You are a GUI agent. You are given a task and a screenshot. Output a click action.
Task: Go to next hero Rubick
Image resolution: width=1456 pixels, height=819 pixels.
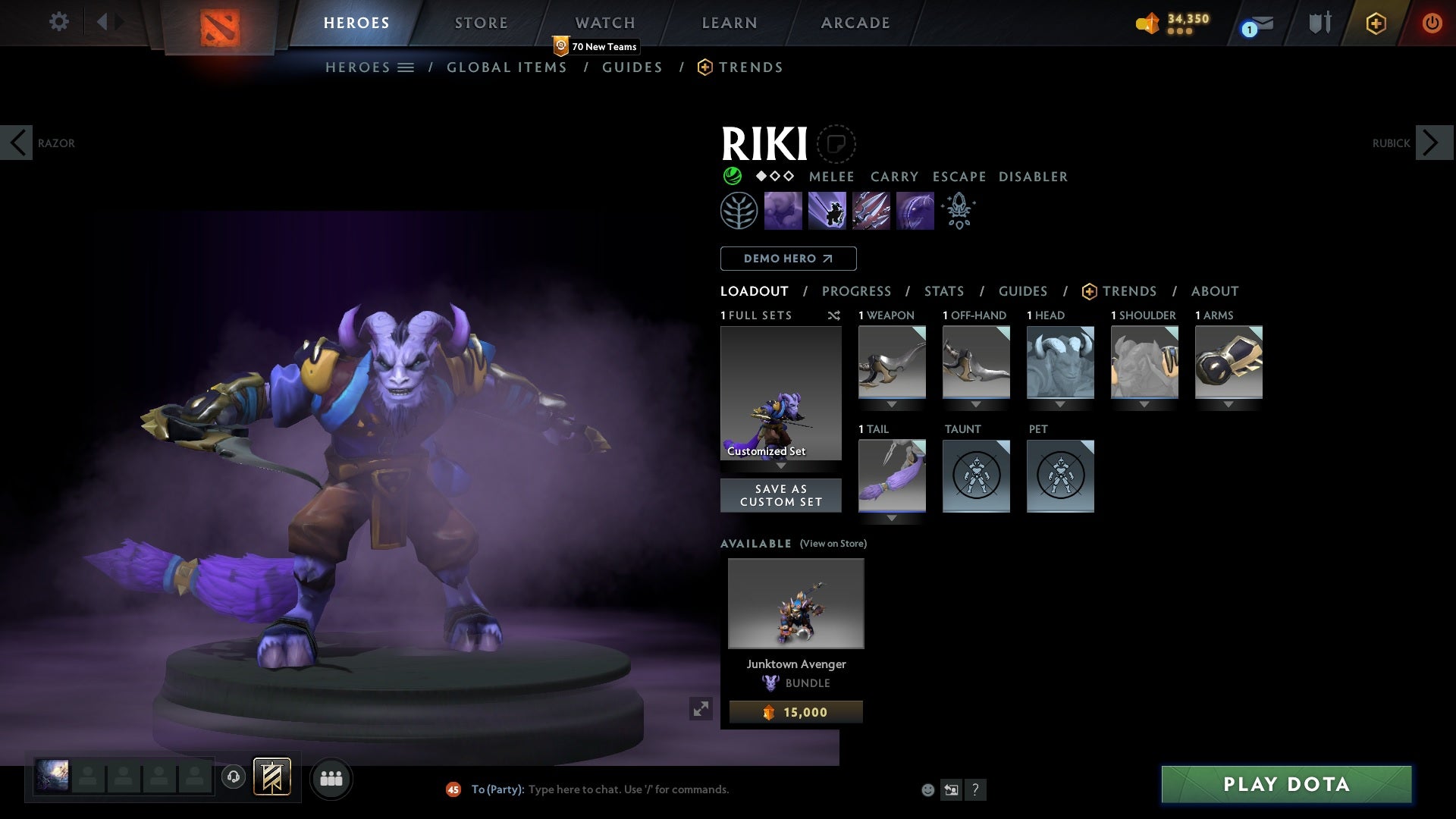1433,143
